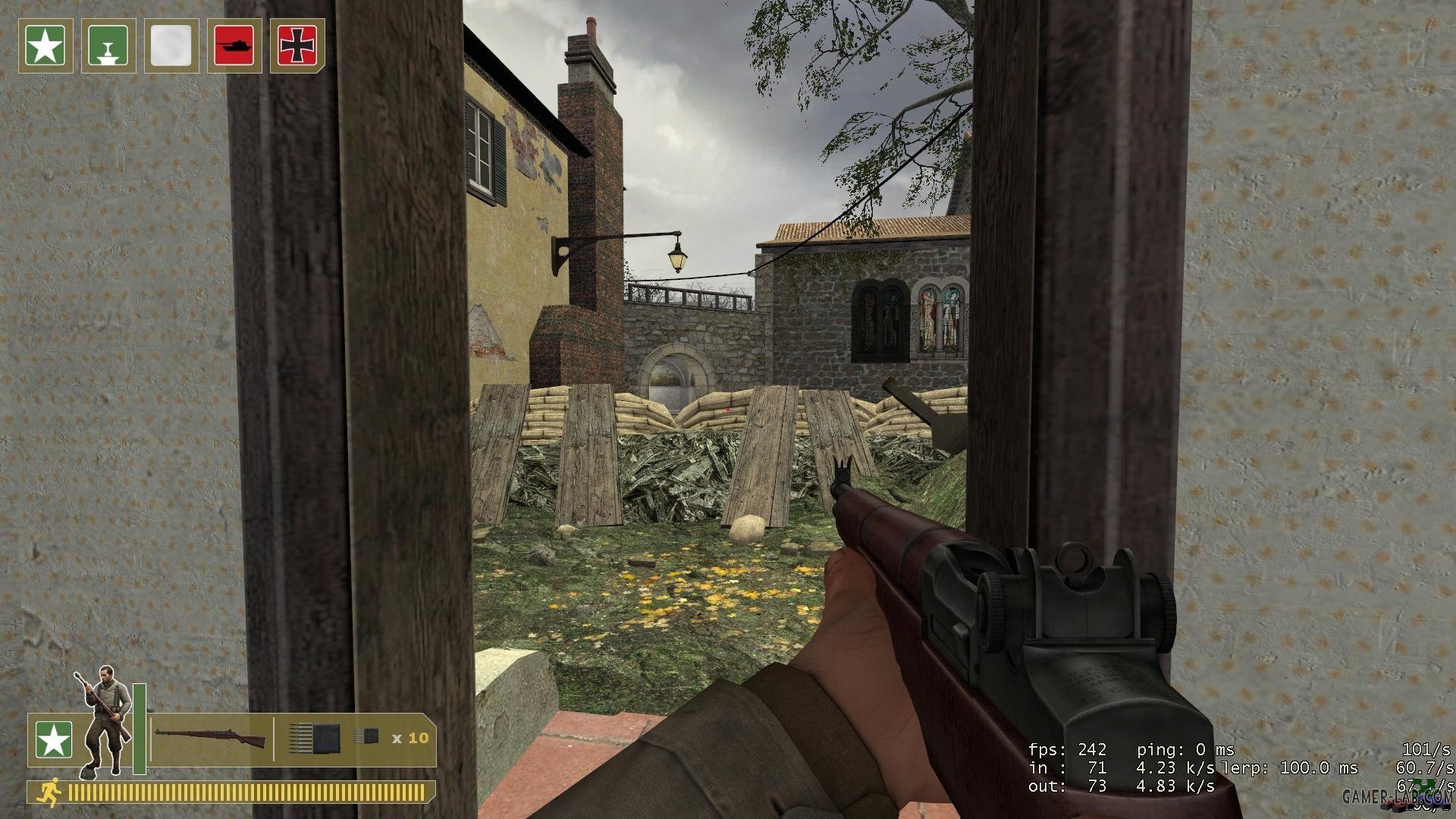1456x819 pixels.
Task: Click the iron cross capture point flag
Action: pos(297,46)
